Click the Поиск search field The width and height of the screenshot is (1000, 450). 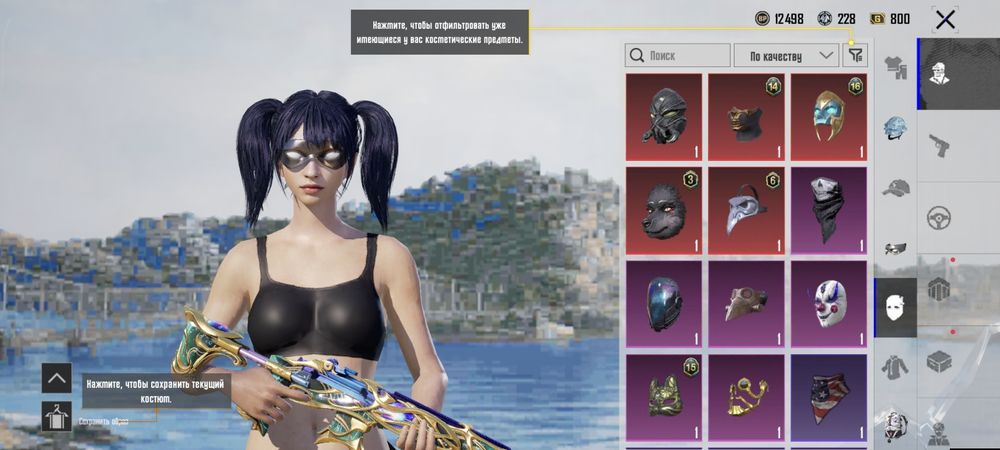[678, 56]
